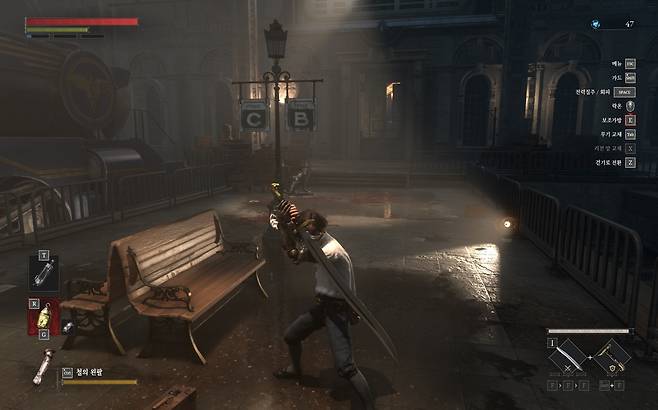Select the syringe item in the upper belt slot
This screenshot has width=658, height=410.
click(44, 273)
